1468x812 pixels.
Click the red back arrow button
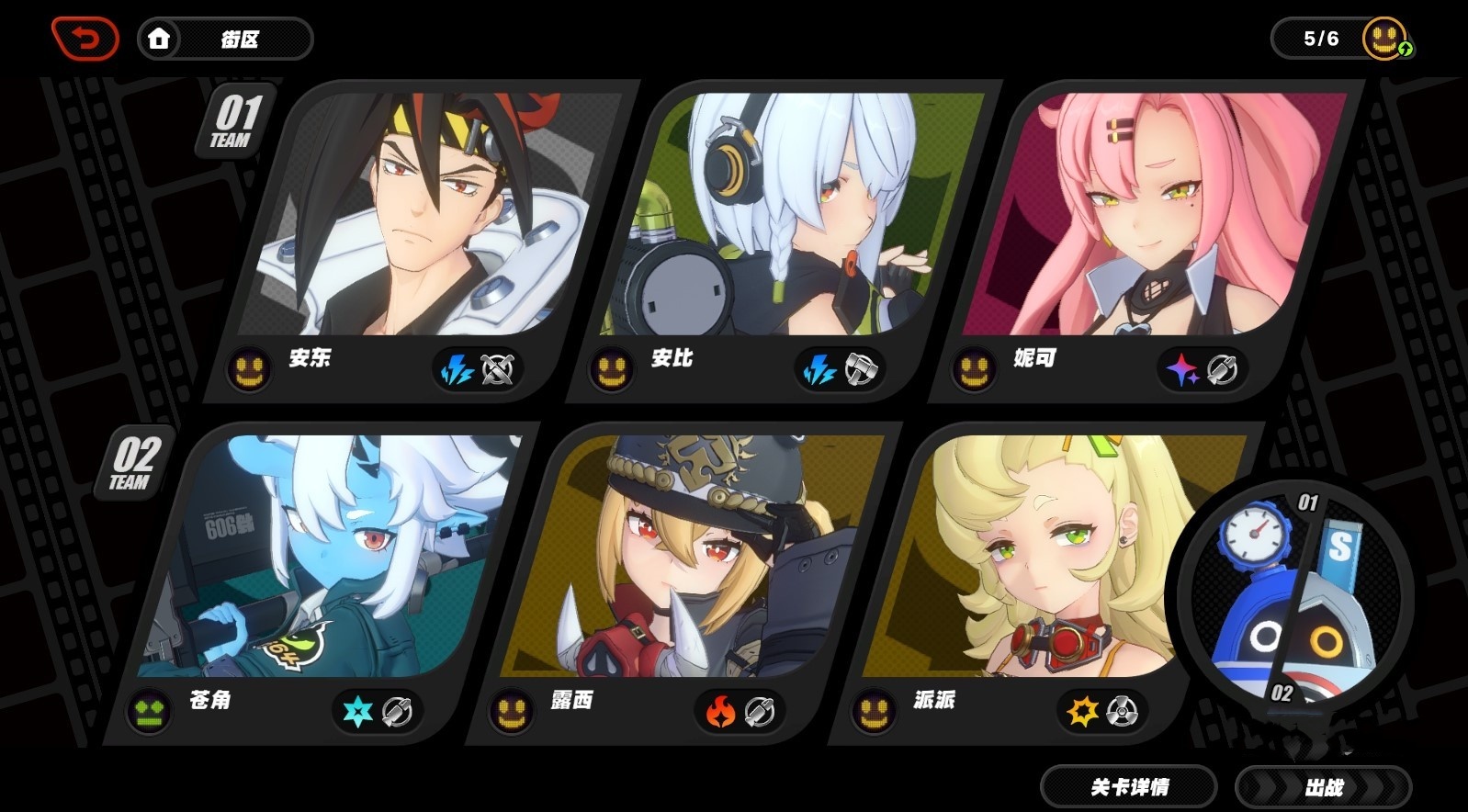[85, 39]
